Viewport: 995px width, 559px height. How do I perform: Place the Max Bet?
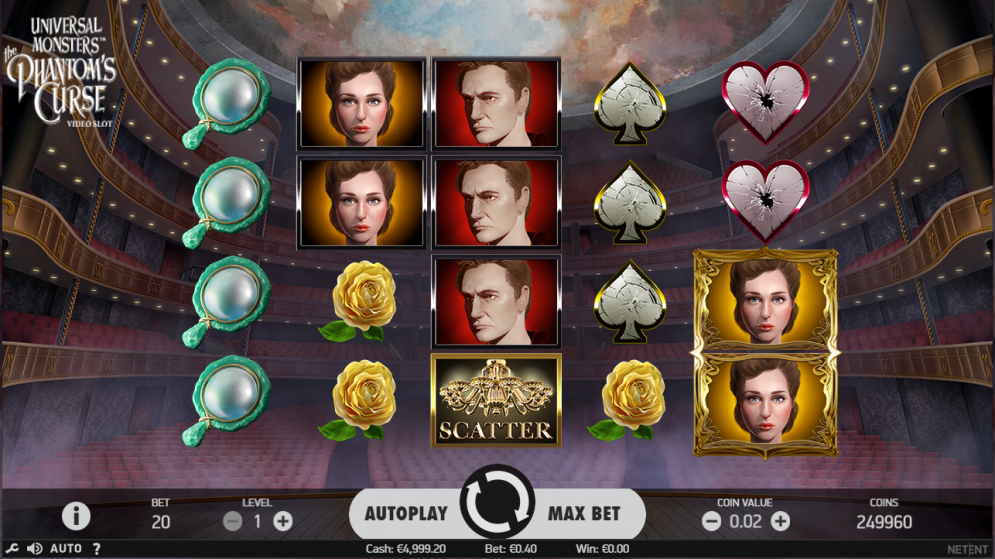tap(584, 513)
